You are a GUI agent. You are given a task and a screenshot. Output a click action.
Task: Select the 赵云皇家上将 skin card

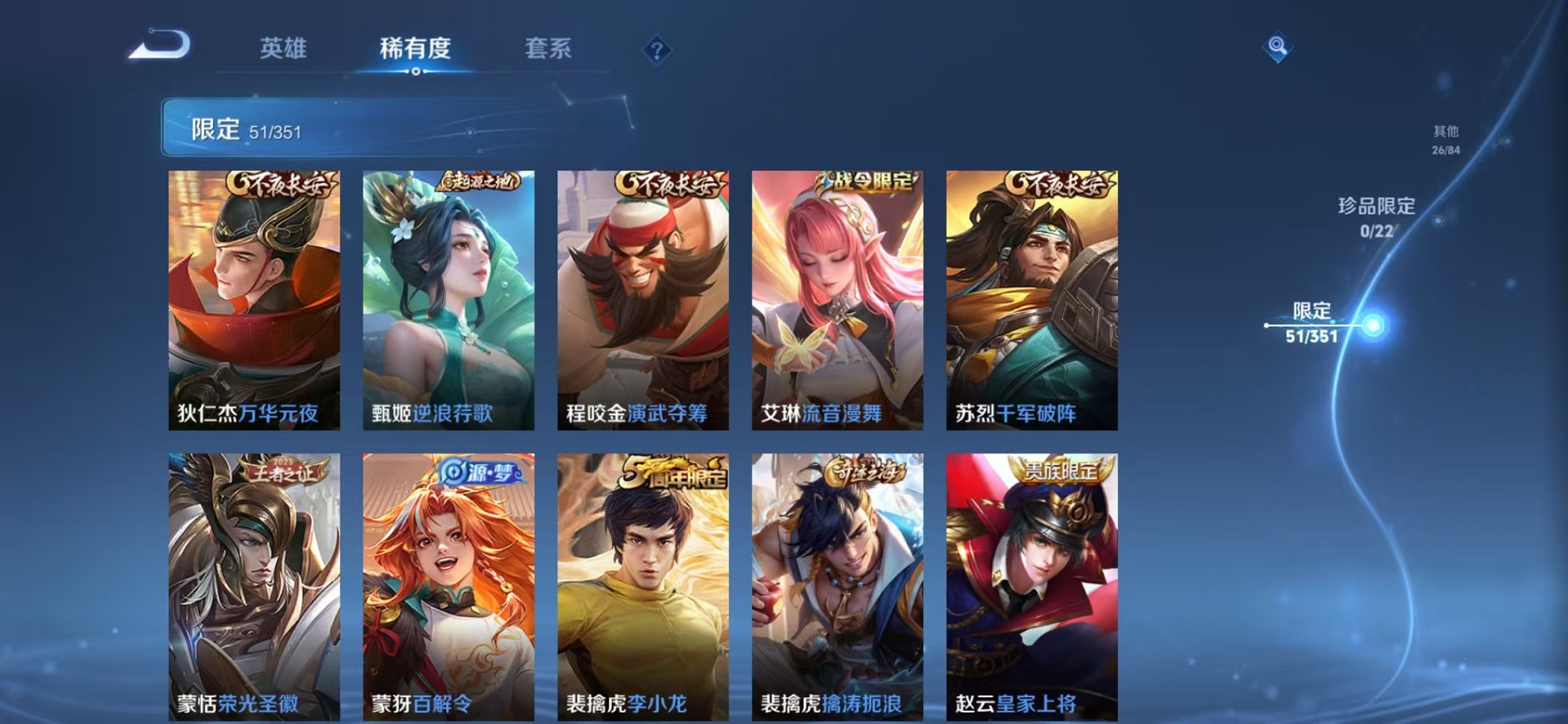(x=1029, y=584)
